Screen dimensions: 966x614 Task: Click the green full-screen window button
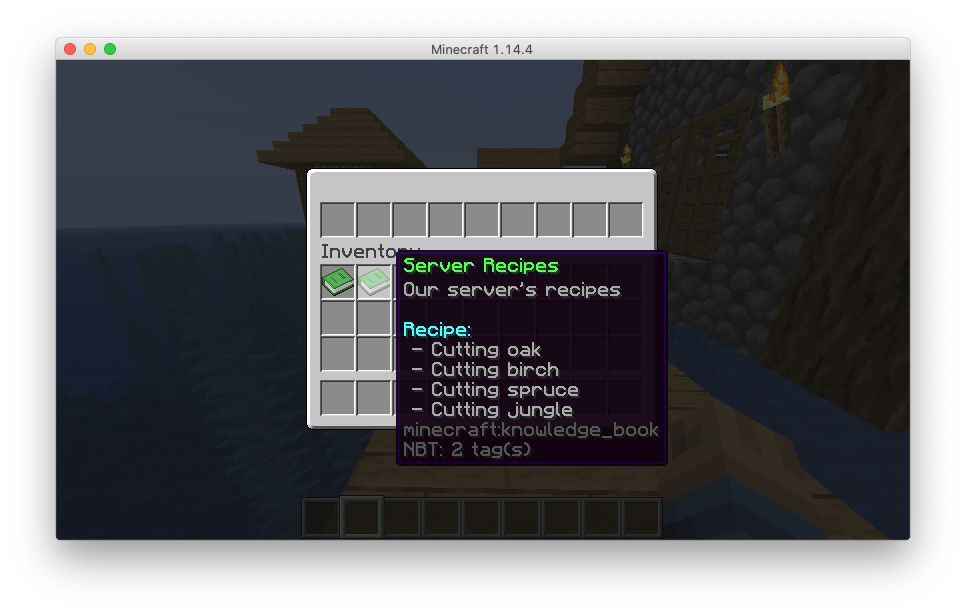point(110,49)
